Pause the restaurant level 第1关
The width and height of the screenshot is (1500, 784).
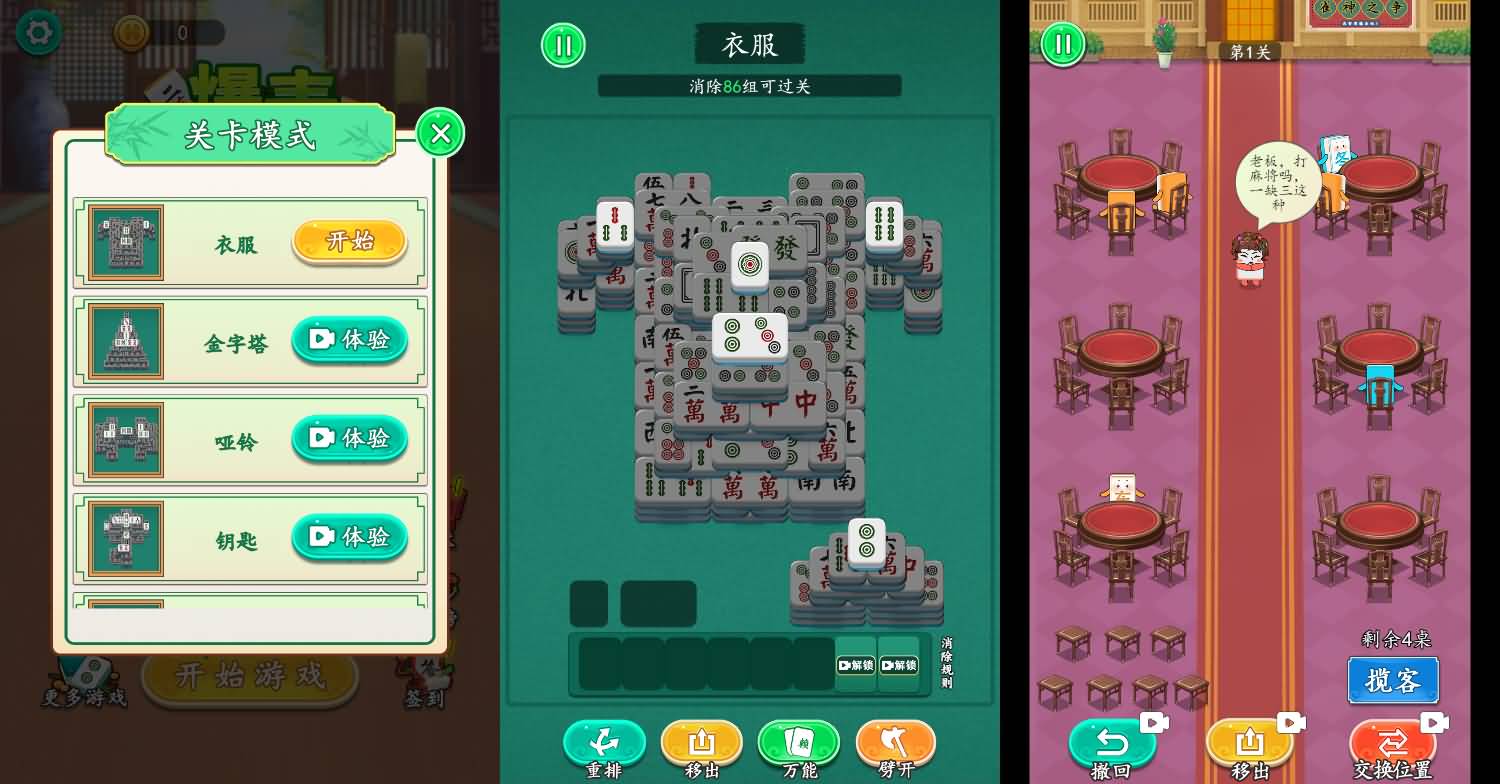1063,44
